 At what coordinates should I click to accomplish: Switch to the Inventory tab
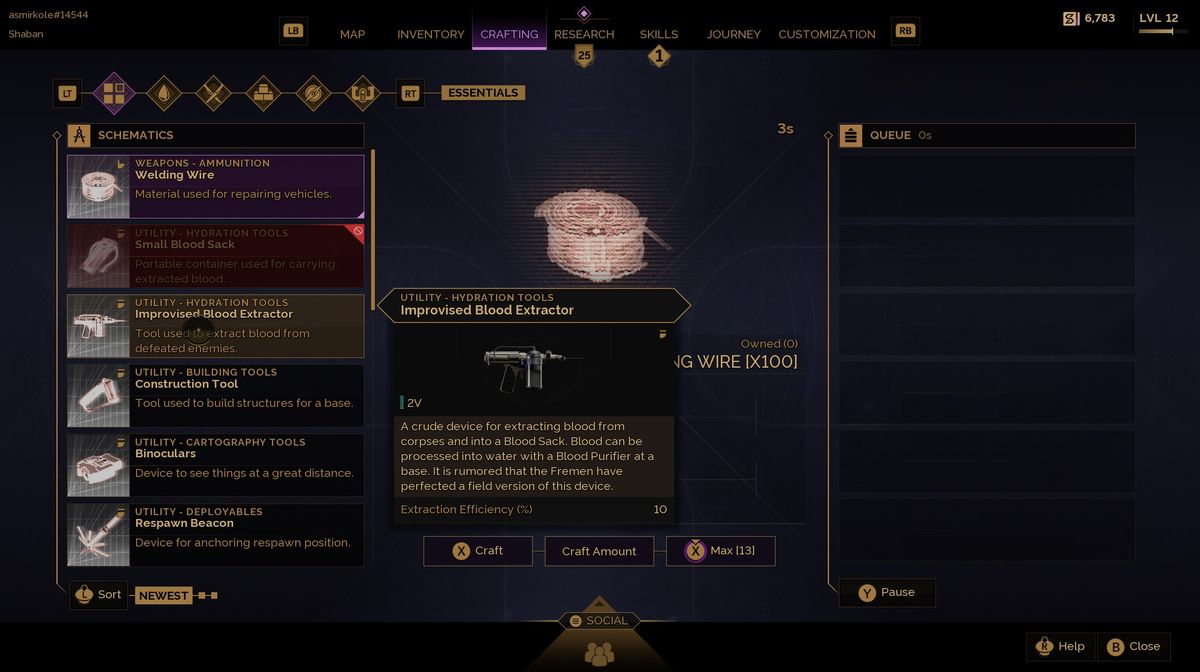(x=430, y=34)
